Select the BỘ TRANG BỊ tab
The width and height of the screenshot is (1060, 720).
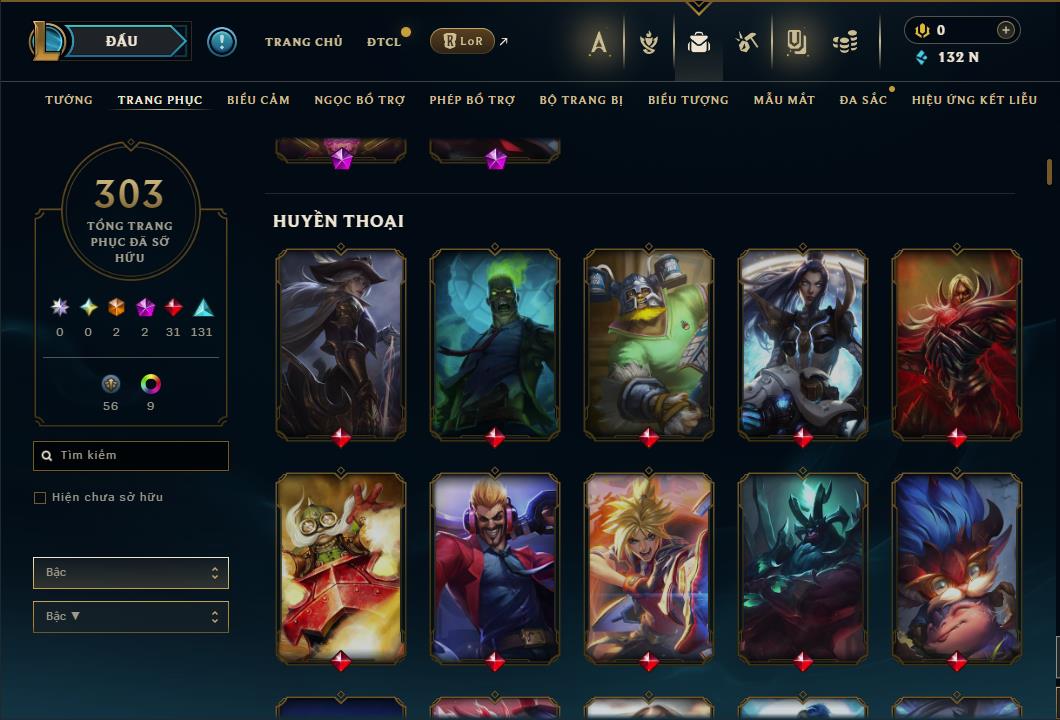point(581,100)
